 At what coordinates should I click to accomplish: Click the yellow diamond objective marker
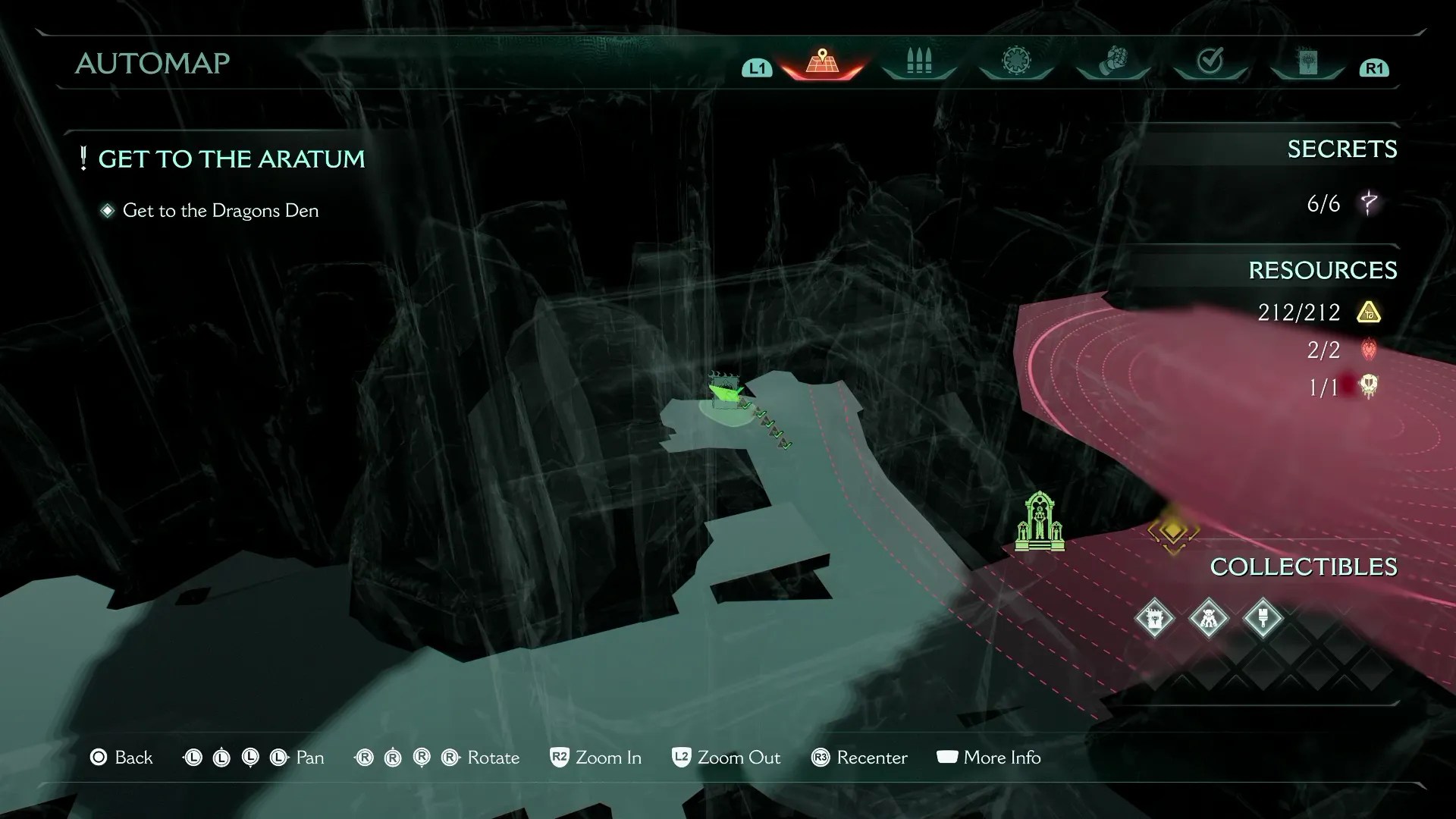(x=1173, y=531)
